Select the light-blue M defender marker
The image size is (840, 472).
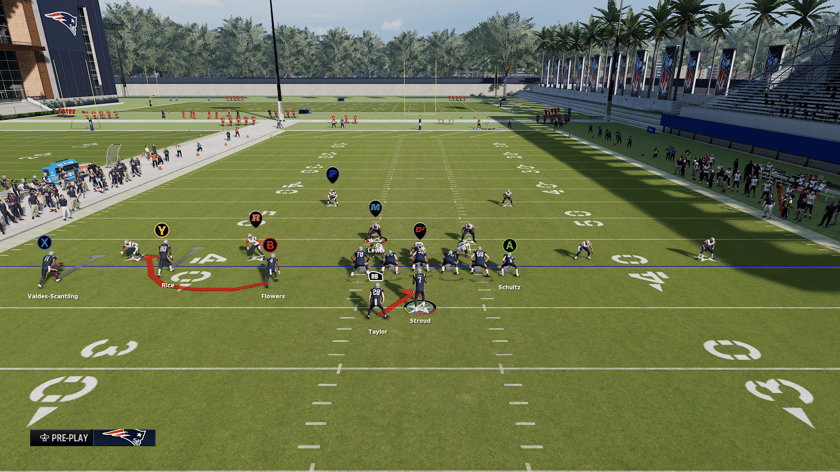(x=375, y=208)
